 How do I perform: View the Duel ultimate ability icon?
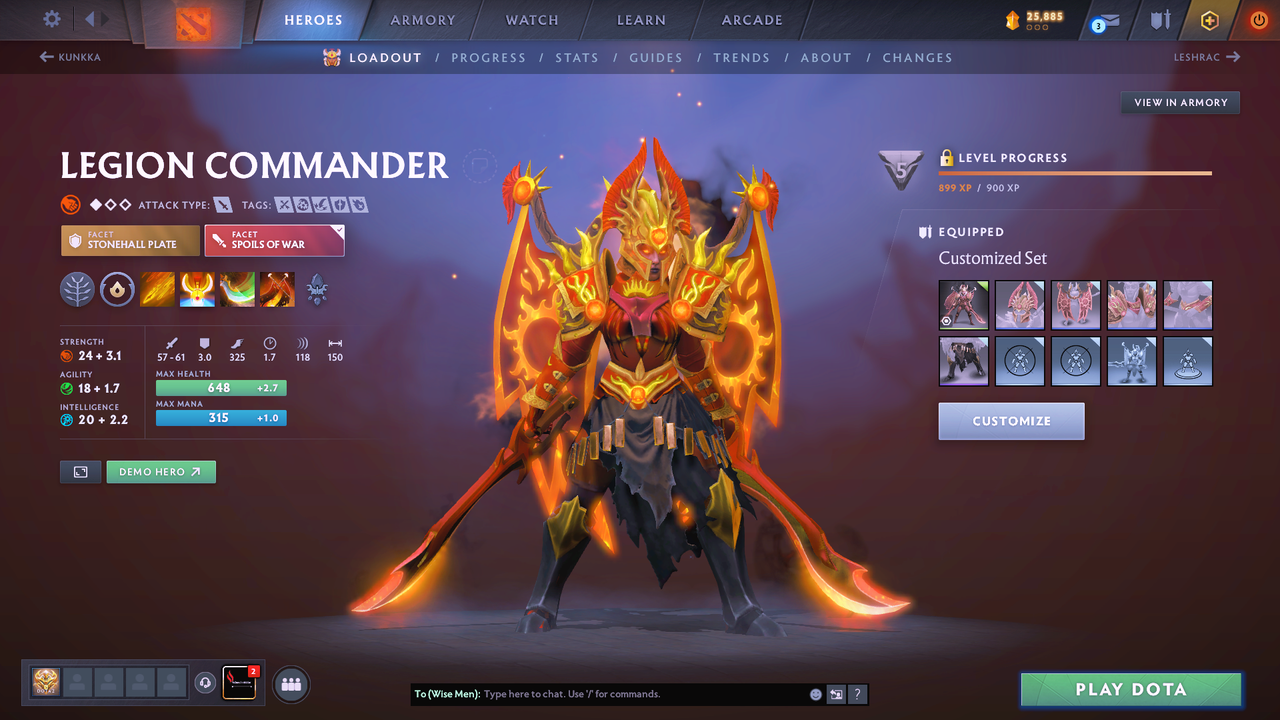pos(277,290)
